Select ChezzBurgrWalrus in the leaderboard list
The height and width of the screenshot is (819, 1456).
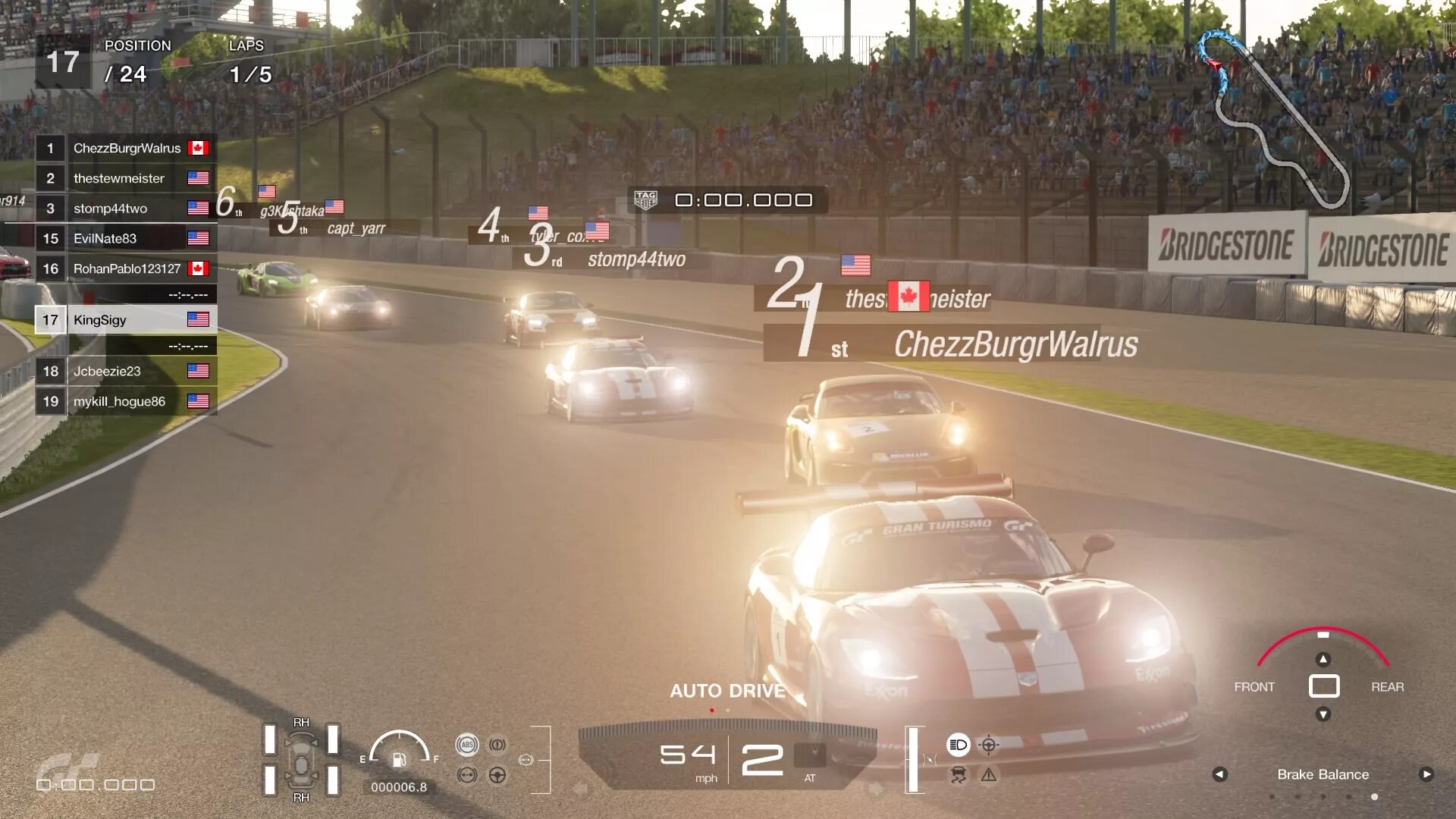click(x=127, y=148)
